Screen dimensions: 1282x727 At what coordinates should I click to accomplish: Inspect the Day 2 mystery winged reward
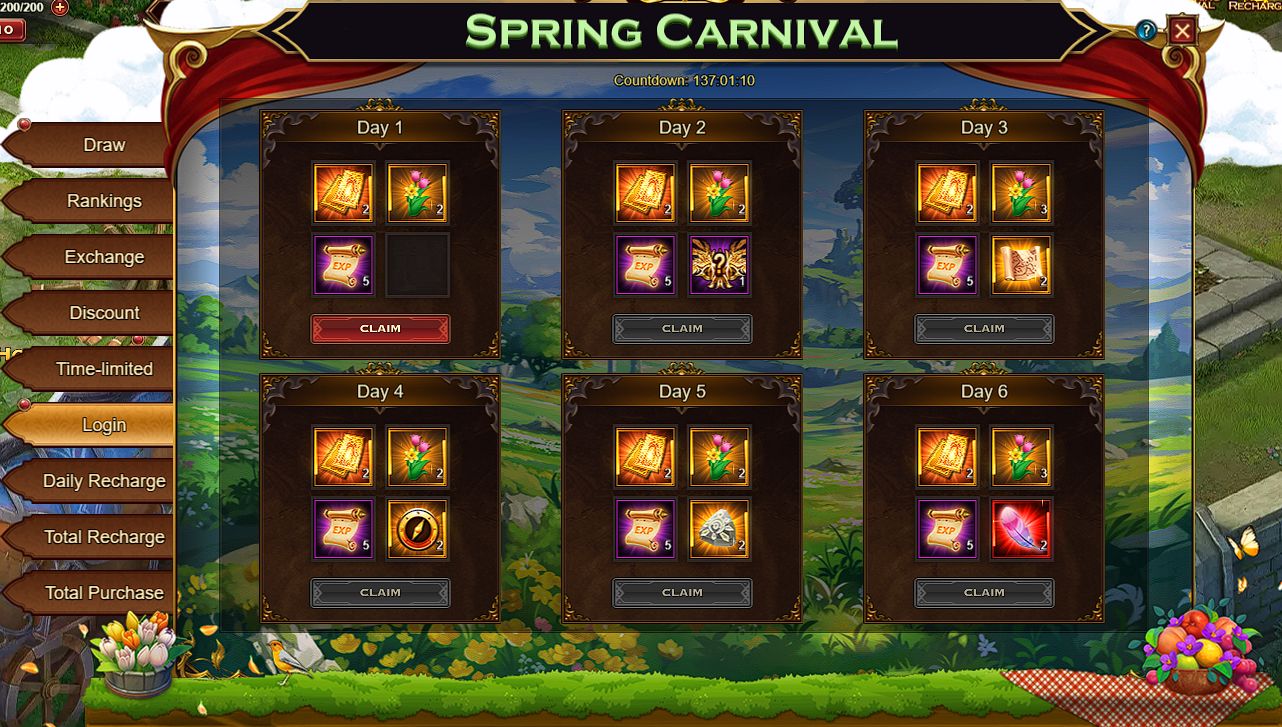(719, 265)
